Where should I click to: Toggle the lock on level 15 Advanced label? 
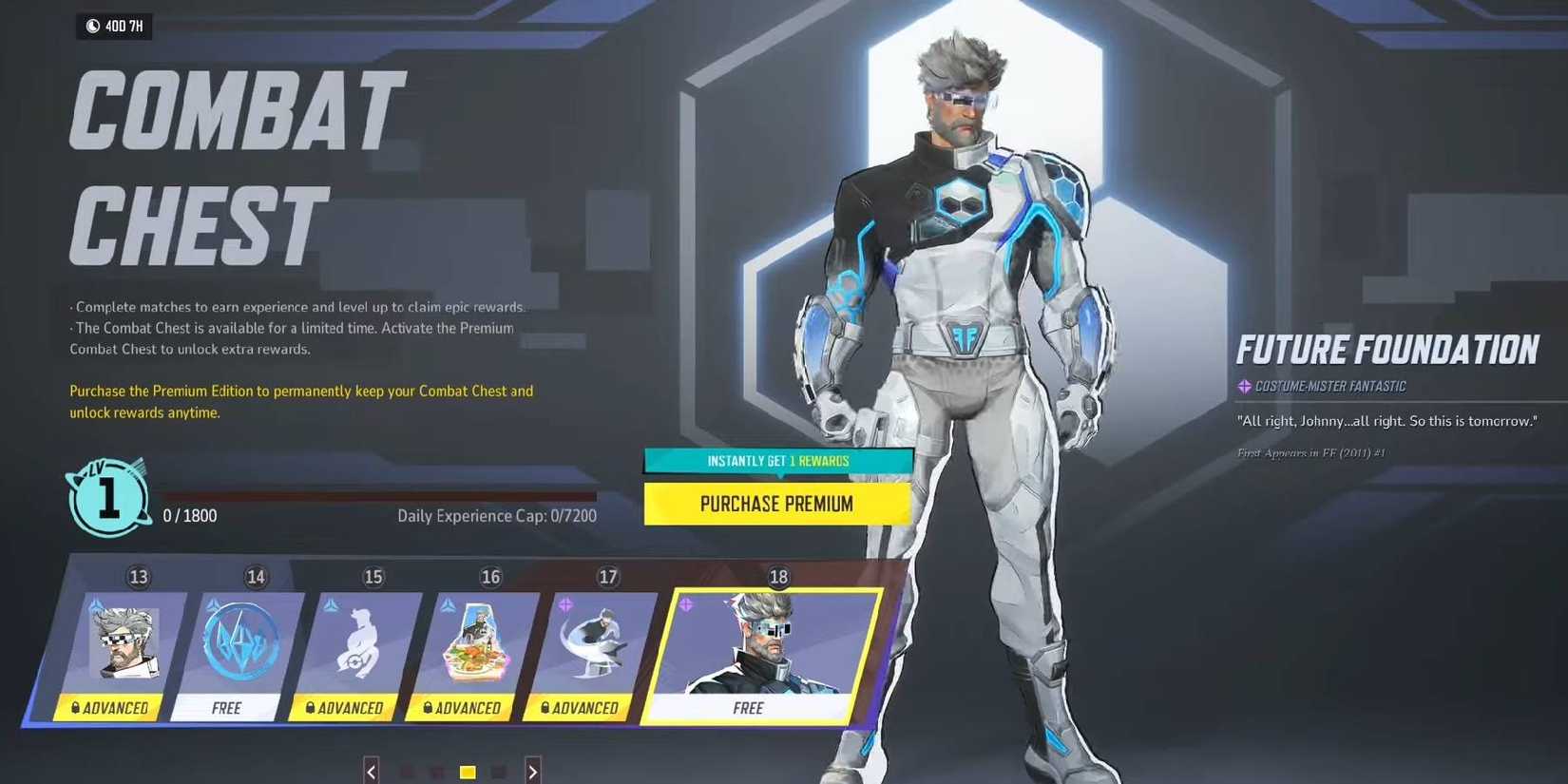click(311, 708)
